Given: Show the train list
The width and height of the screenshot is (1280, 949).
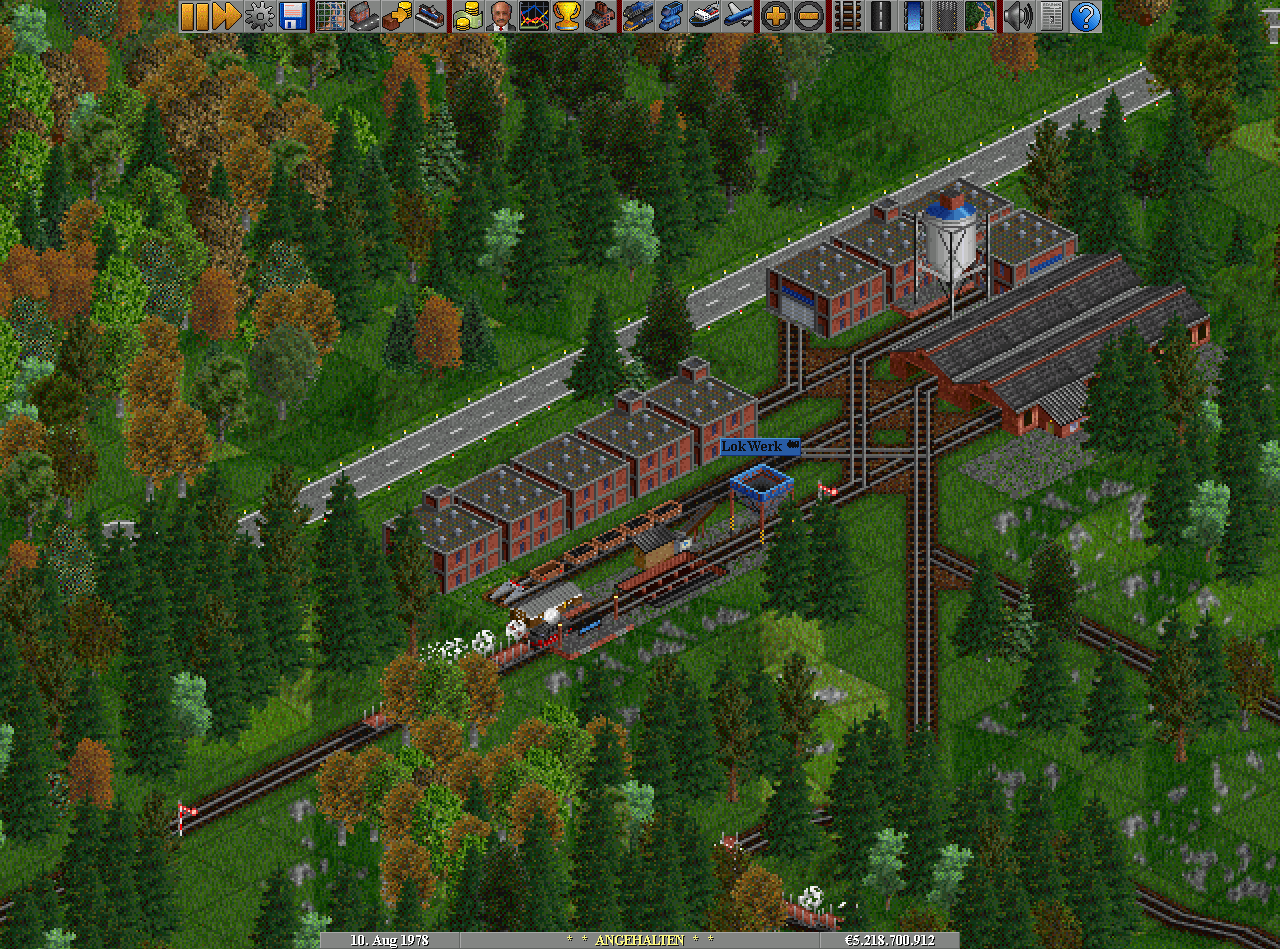Looking at the screenshot, I should (x=638, y=16).
